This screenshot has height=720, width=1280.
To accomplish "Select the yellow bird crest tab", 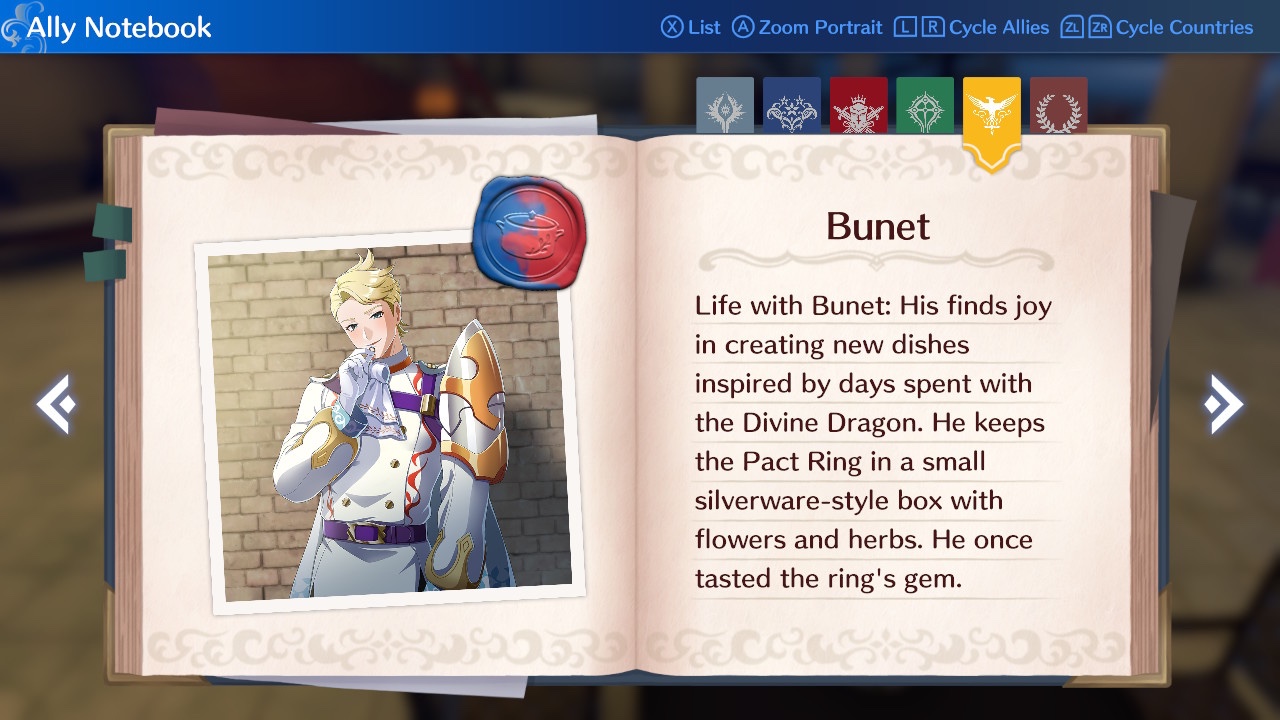I will 991,115.
